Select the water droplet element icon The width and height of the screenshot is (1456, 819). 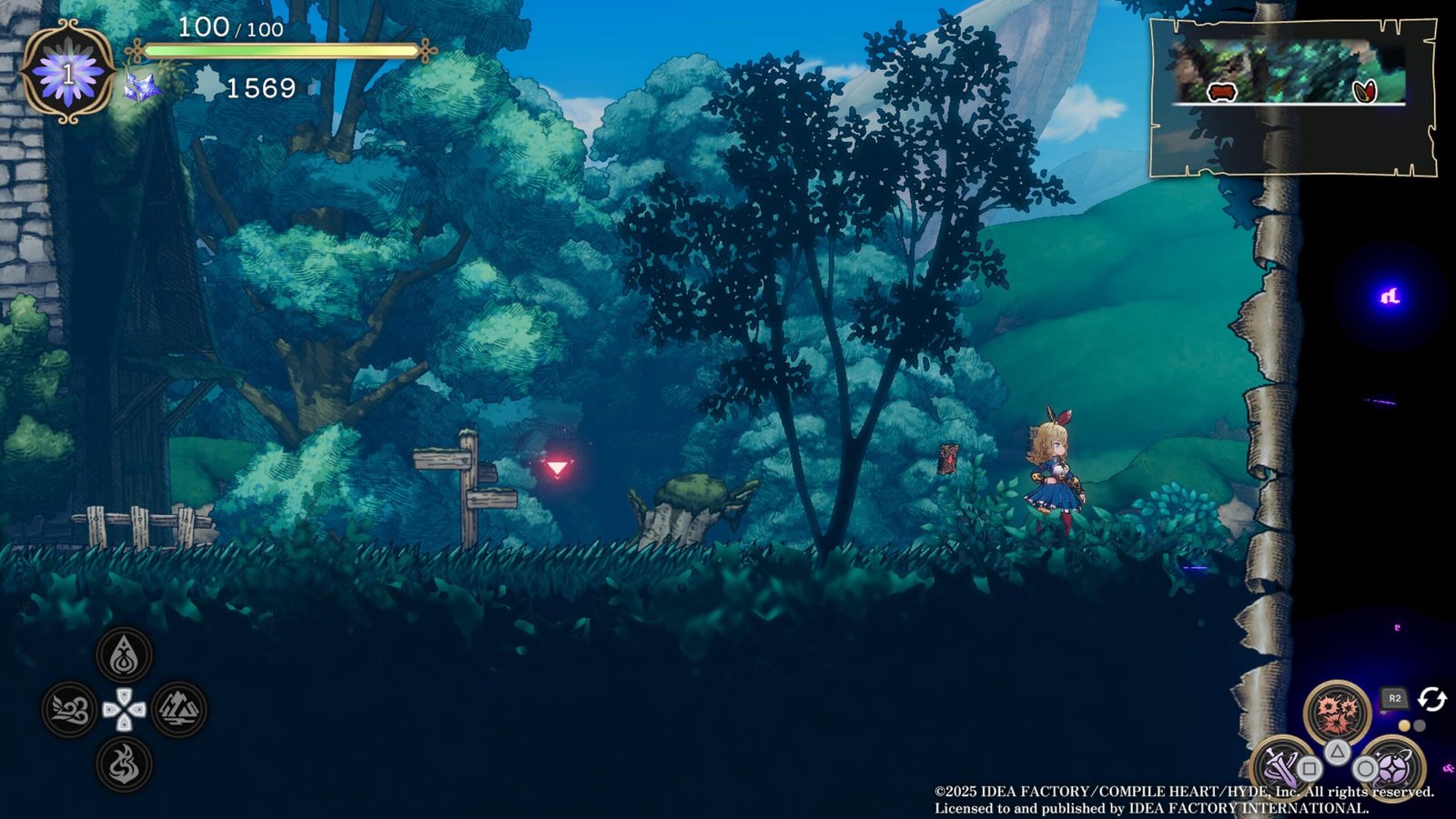pos(124,655)
